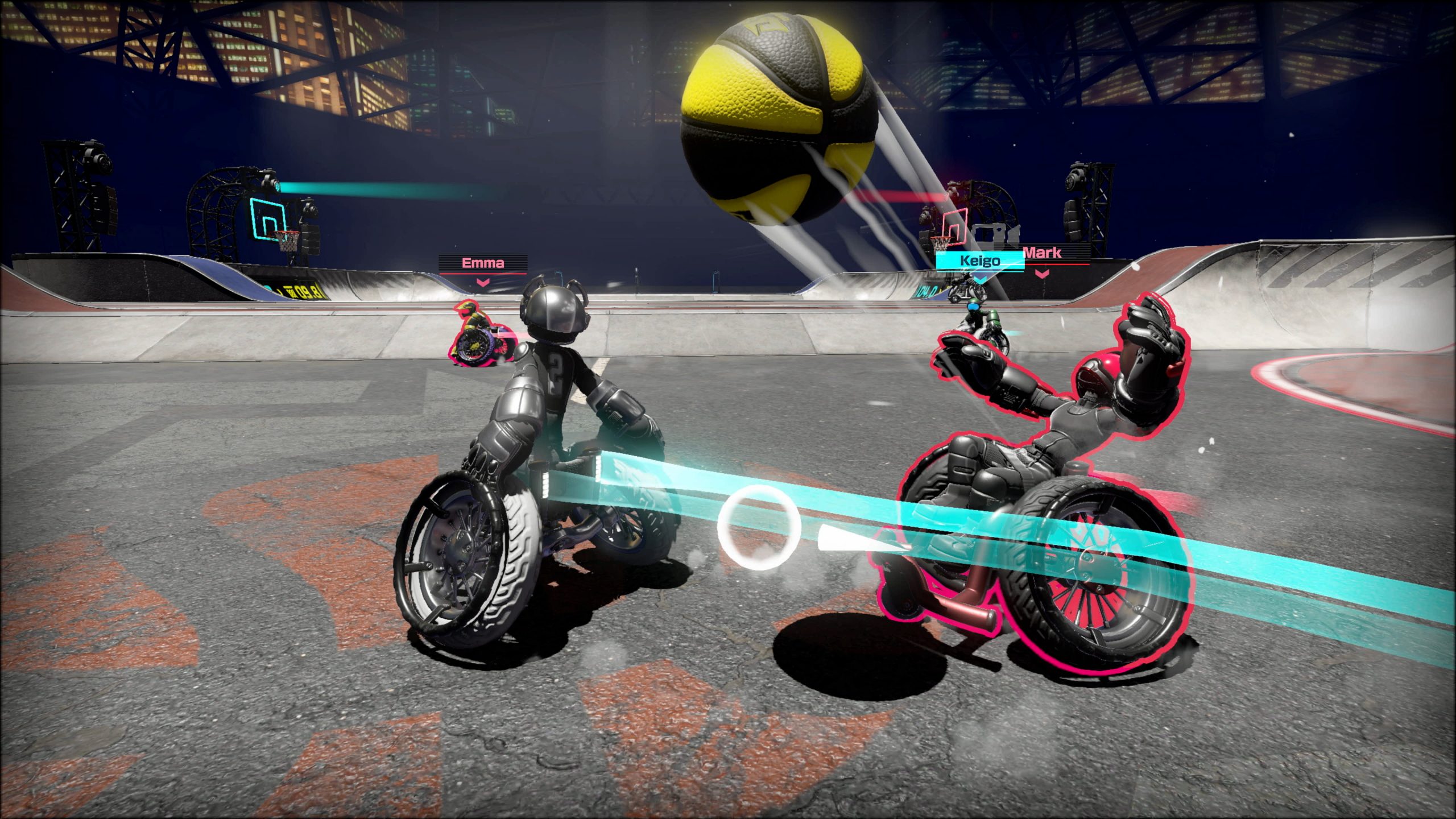Select Emma's player name tag
Image resolution: width=1456 pixels, height=819 pixels.
point(483,263)
